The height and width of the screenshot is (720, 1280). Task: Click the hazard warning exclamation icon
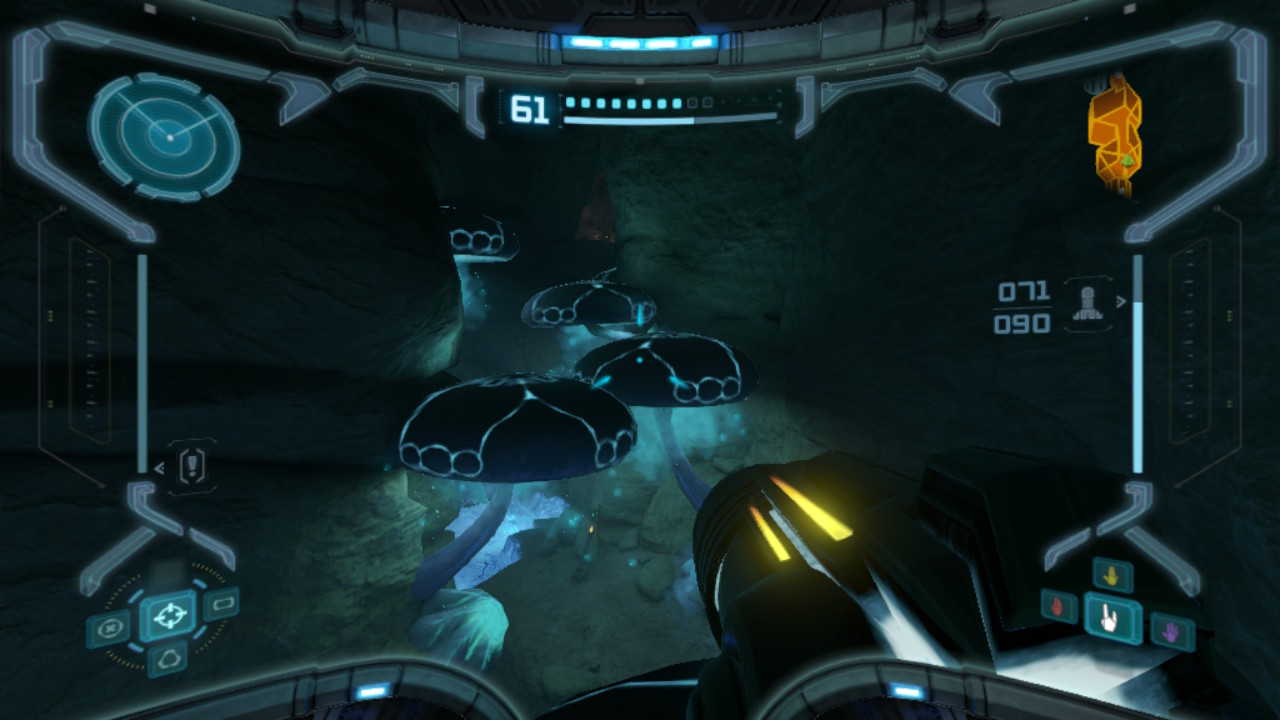(x=193, y=465)
